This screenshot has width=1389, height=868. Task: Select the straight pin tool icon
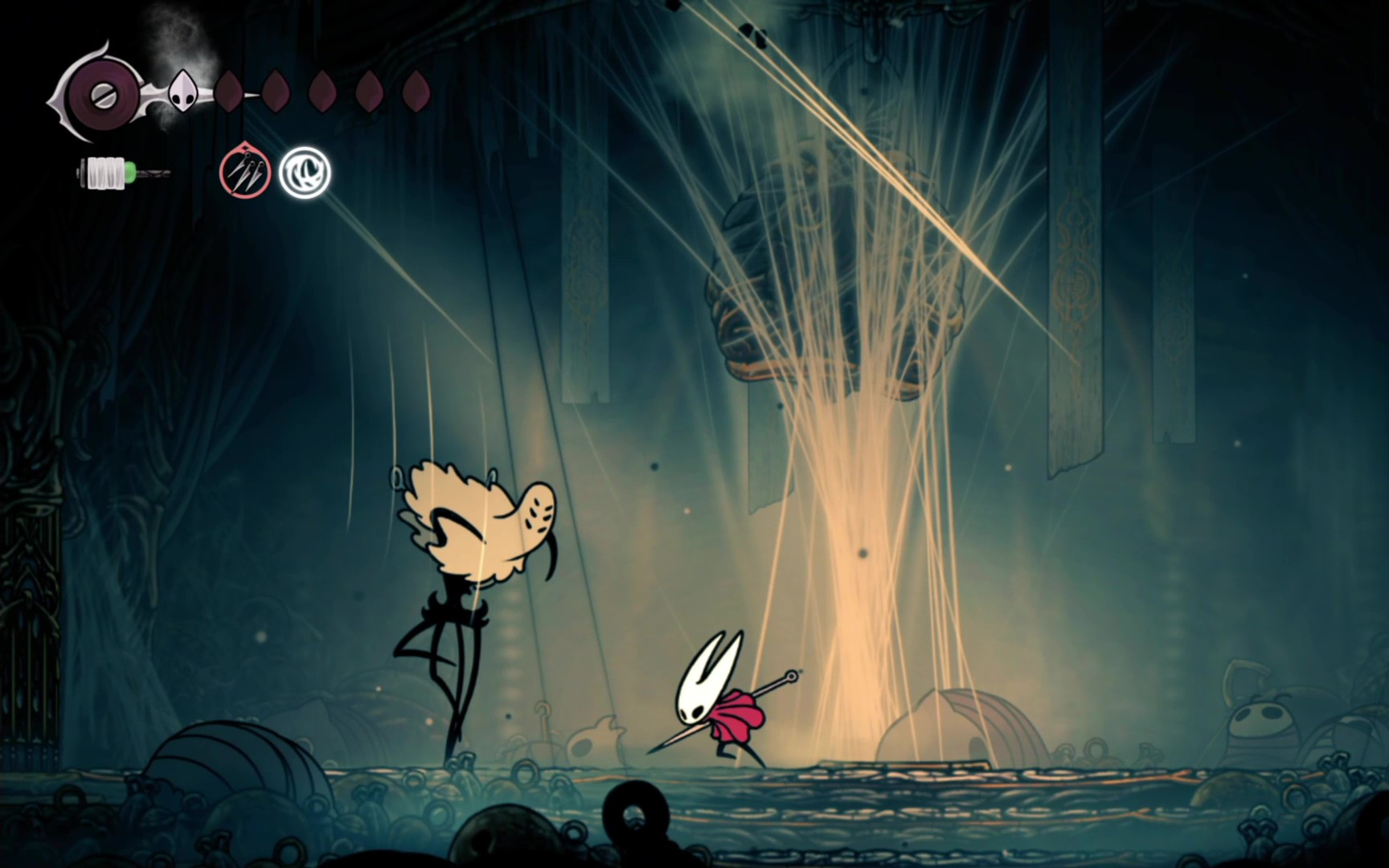(245, 171)
